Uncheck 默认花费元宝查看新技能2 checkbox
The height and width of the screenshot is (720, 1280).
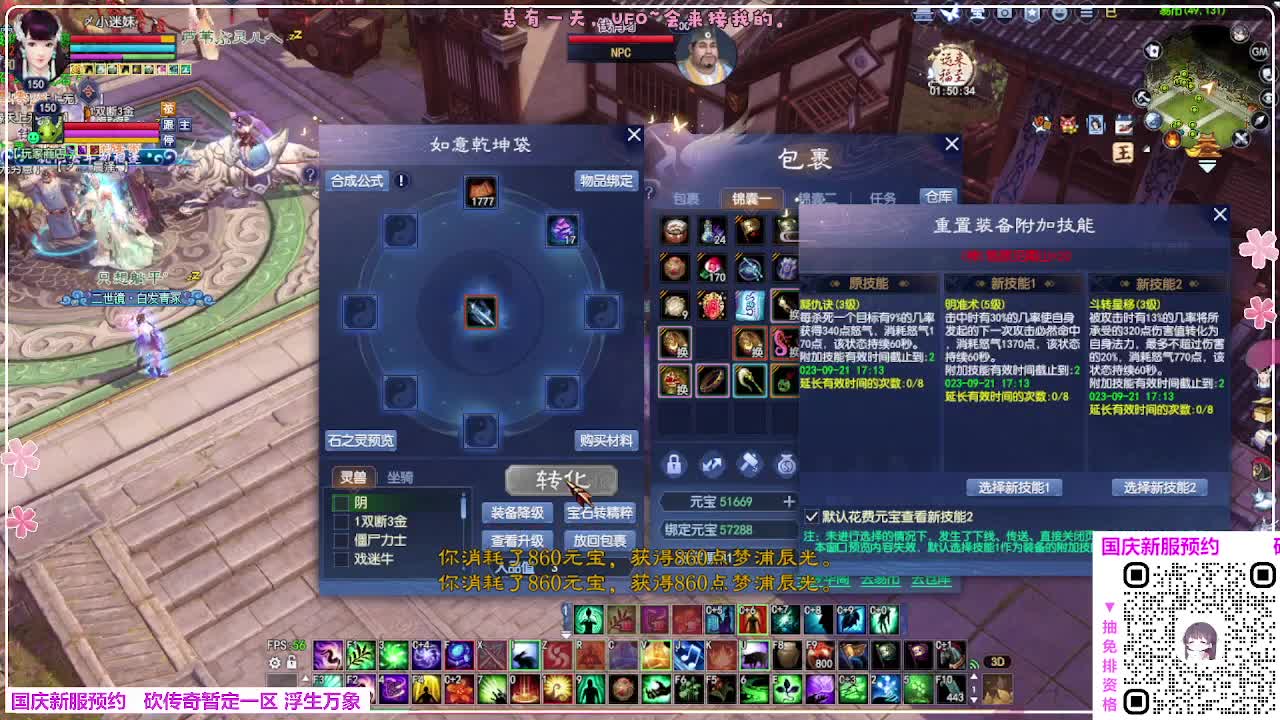click(x=812, y=515)
